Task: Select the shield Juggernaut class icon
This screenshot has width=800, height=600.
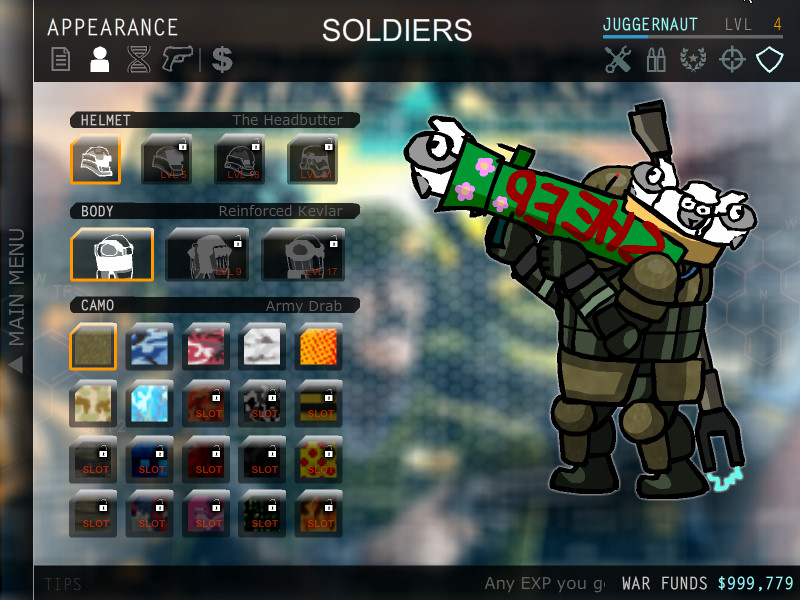Action: (769, 60)
